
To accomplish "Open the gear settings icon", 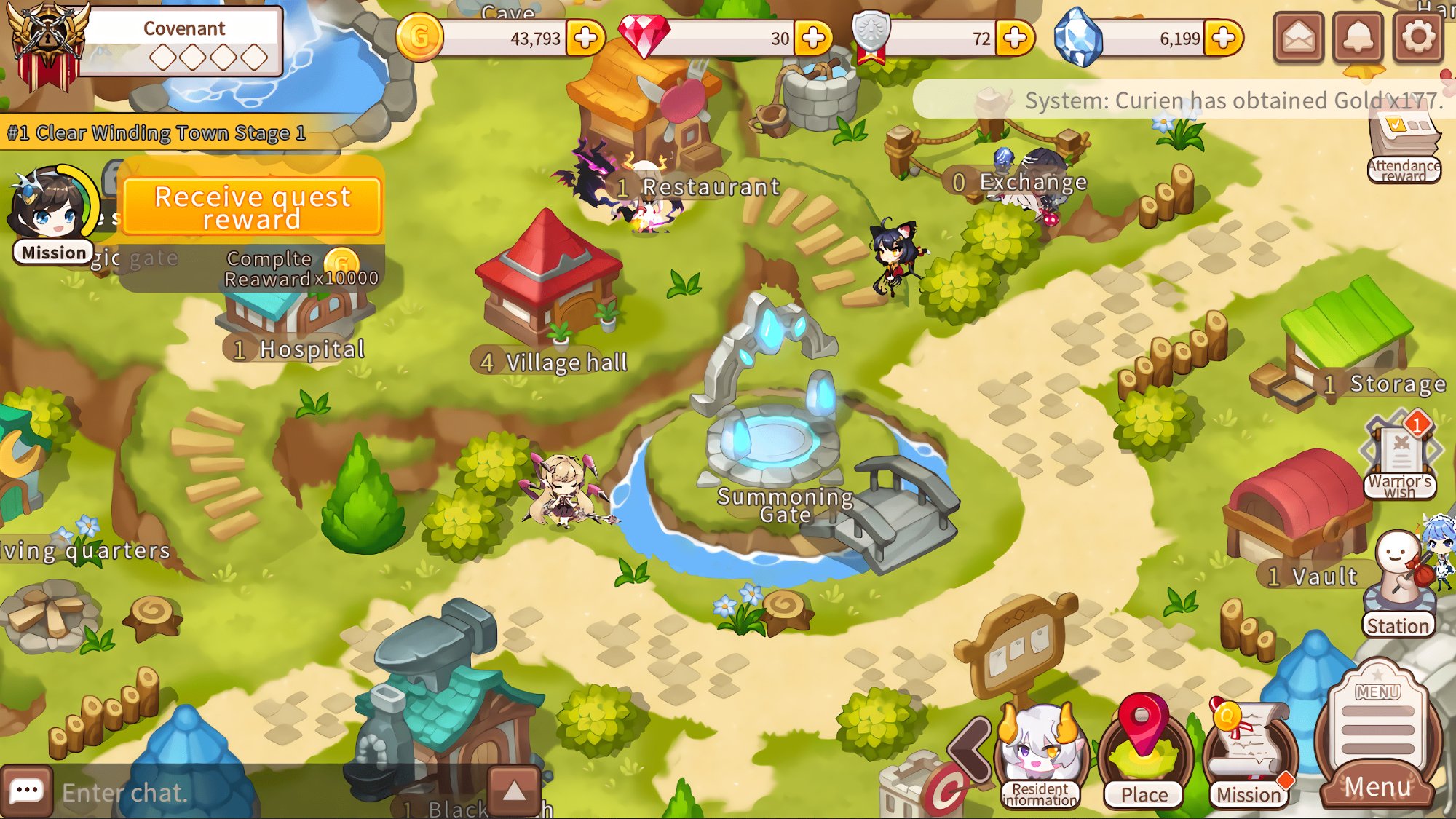I will coord(1417,37).
